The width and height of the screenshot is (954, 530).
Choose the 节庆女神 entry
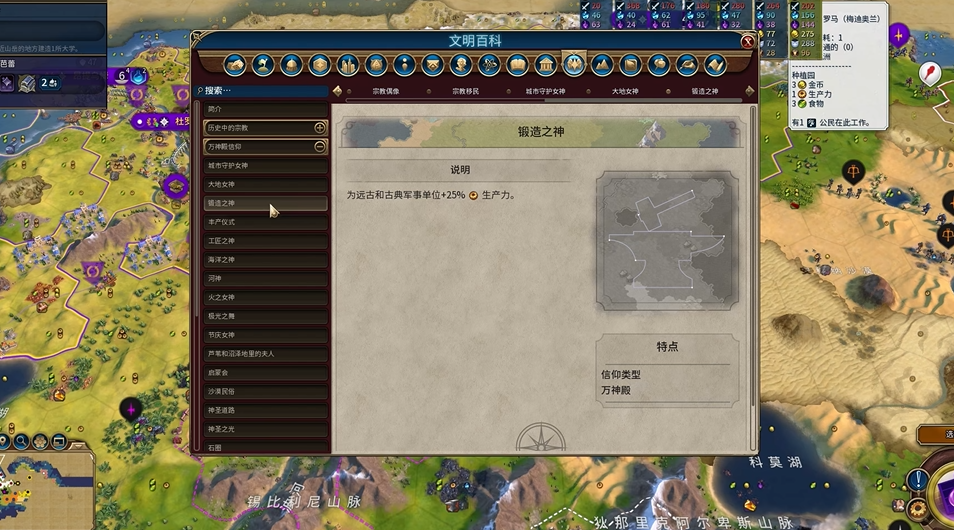click(x=265, y=335)
